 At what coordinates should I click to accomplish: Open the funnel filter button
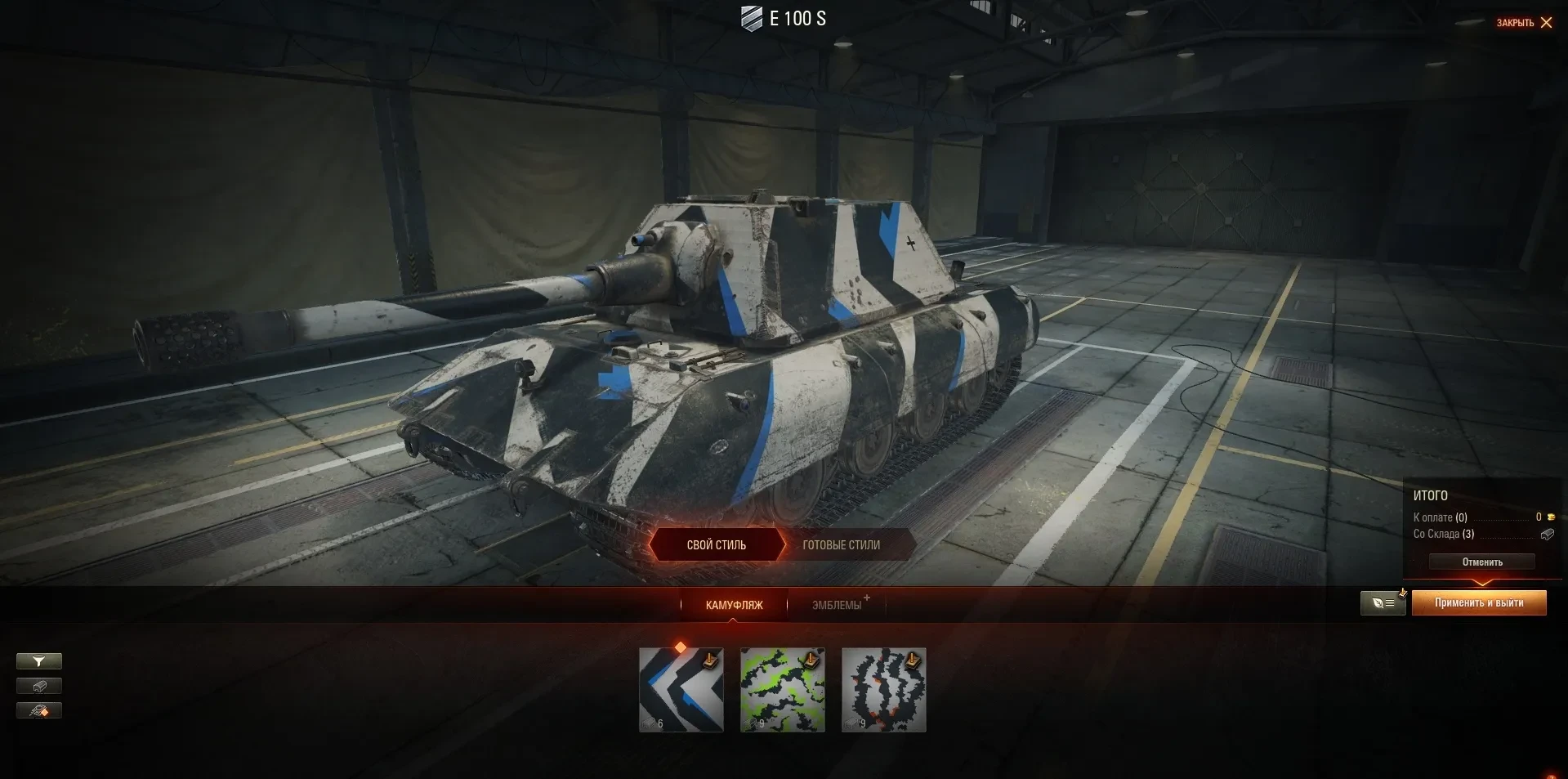39,661
